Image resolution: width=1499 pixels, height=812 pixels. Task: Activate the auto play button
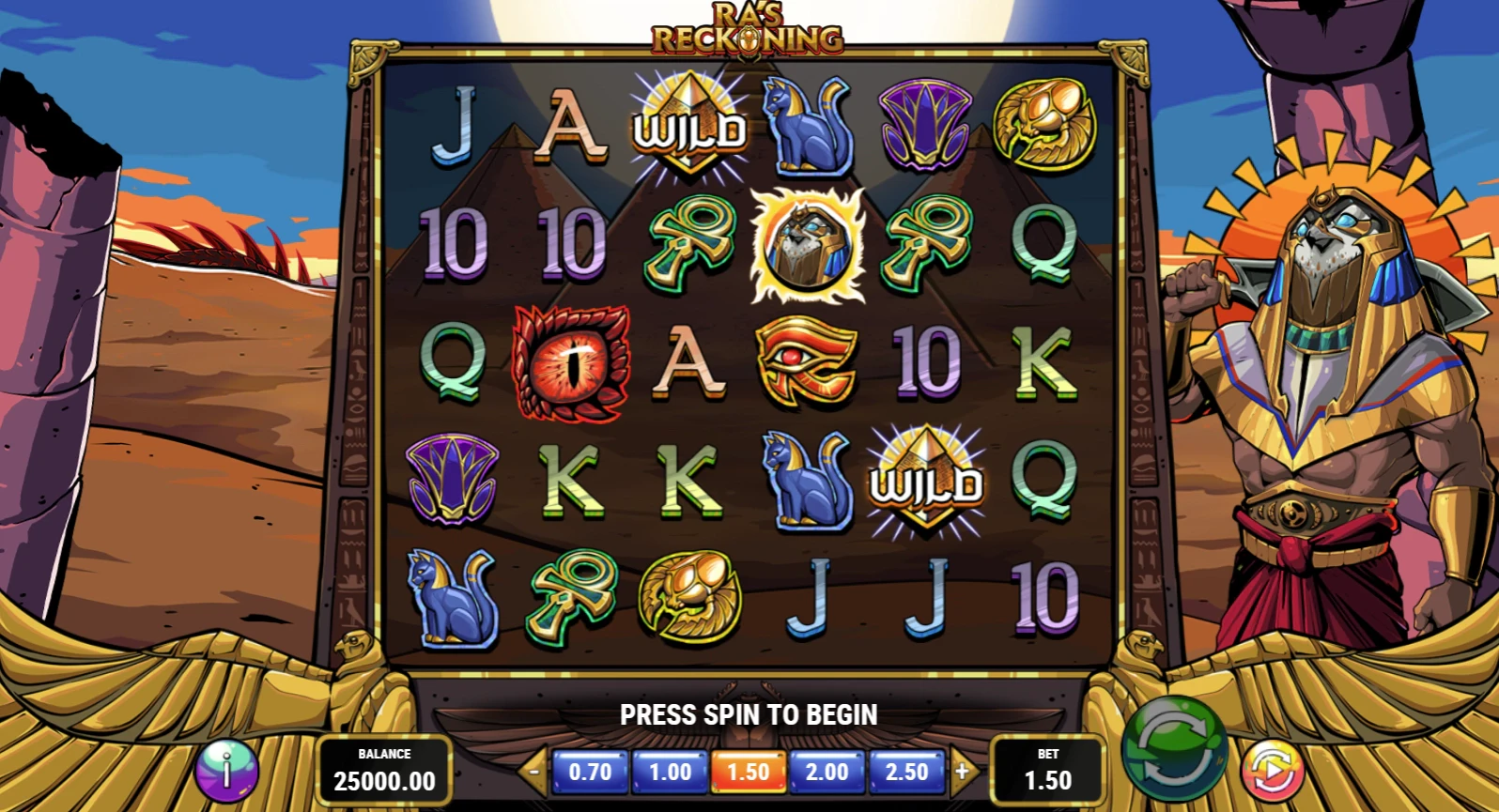1273,770
